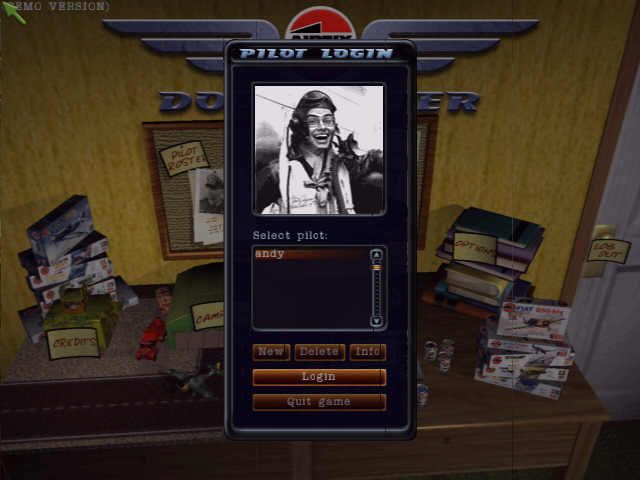Click the pilot list scroll-down arrow
Image resolution: width=640 pixels, height=480 pixels.
tap(376, 321)
